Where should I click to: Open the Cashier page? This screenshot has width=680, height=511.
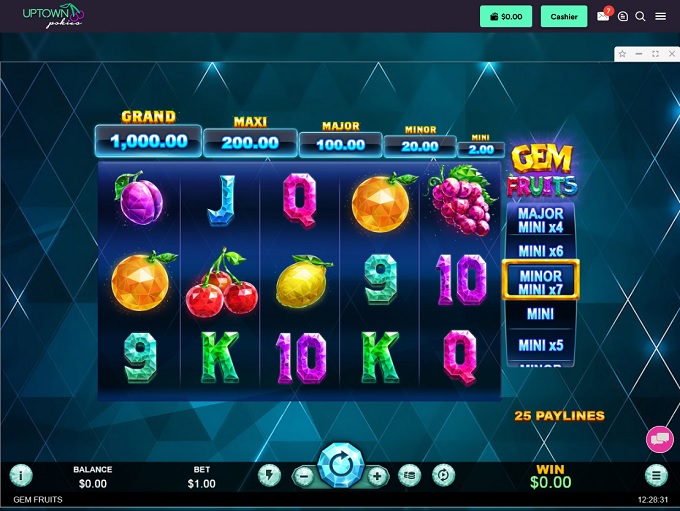click(564, 16)
